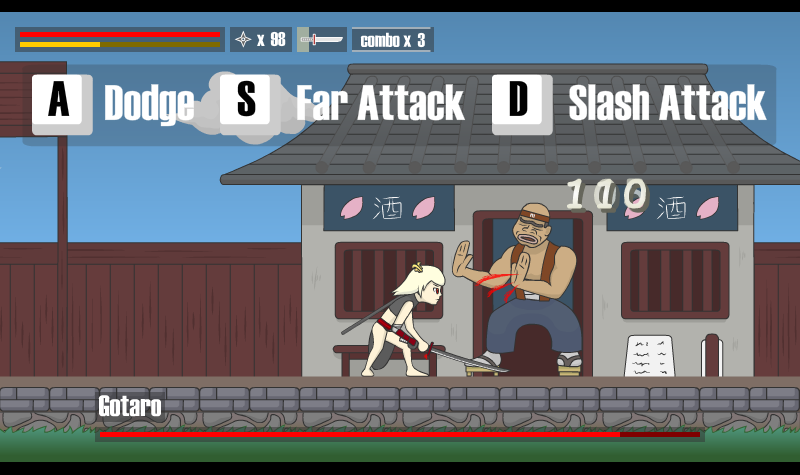Image resolution: width=800 pixels, height=475 pixels.
Task: Select the katana weapon icon
Action: pos(322,40)
